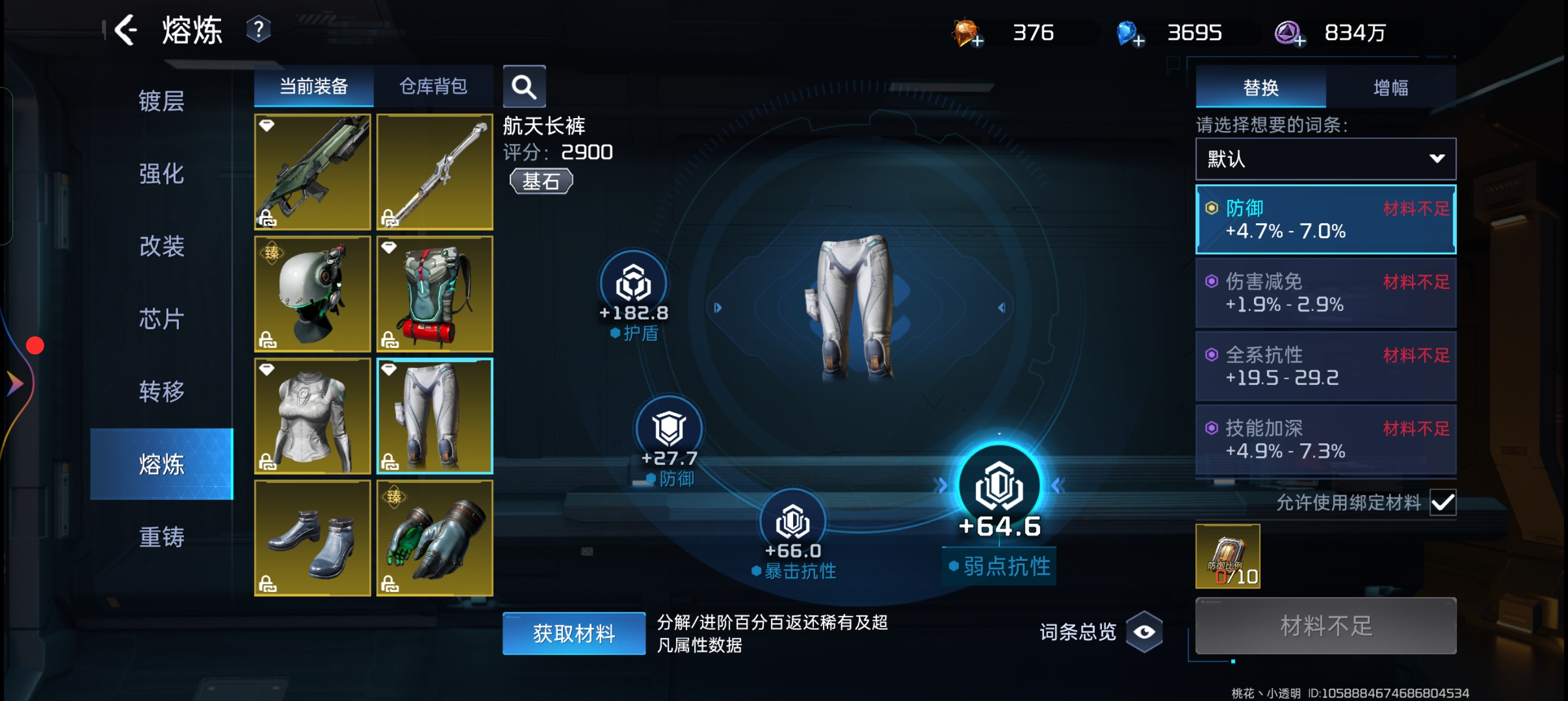
Task: Show the 词条总览 eye overview
Action: (x=1144, y=631)
